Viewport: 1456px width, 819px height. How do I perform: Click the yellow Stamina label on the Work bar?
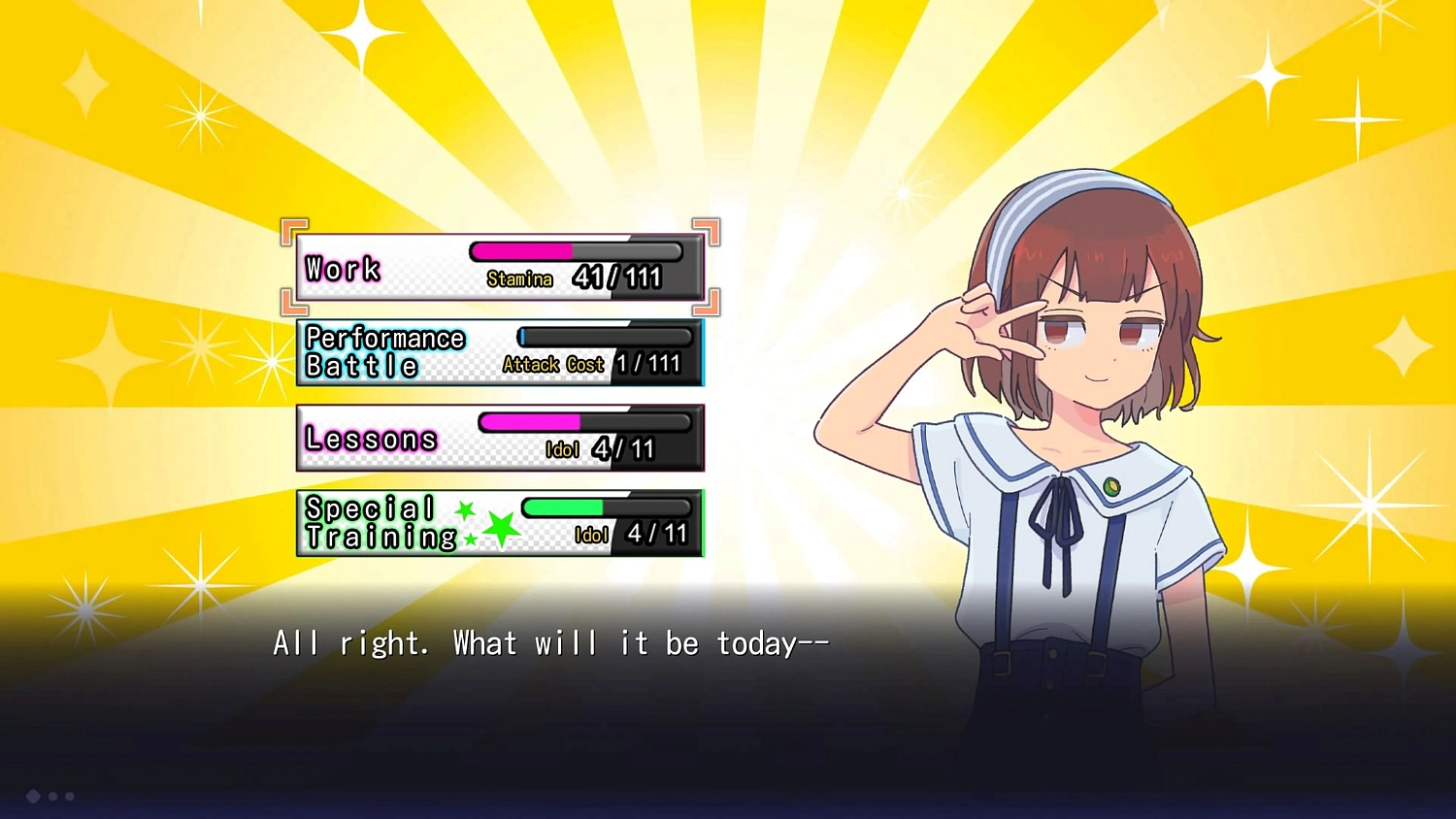(x=520, y=278)
